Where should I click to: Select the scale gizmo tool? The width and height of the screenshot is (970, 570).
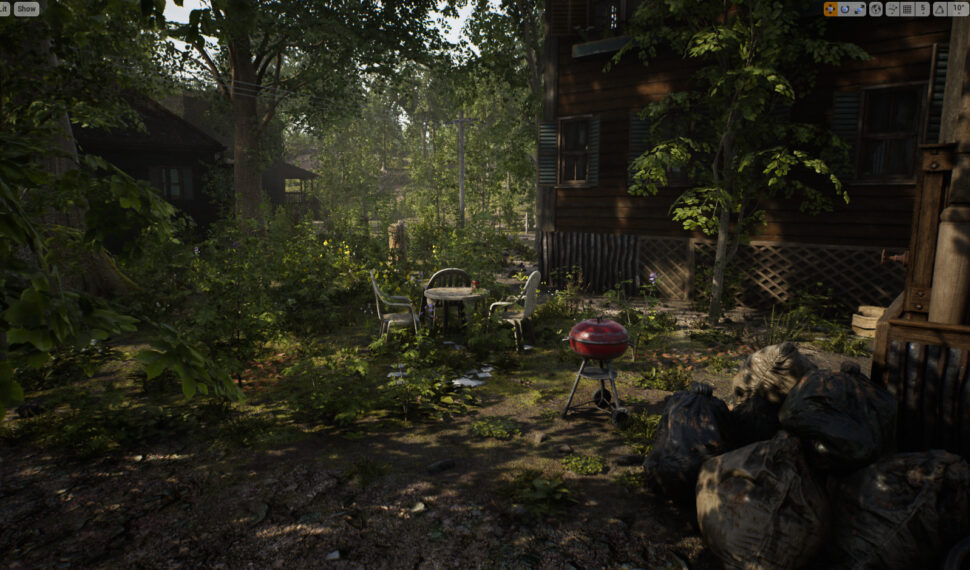(x=859, y=9)
